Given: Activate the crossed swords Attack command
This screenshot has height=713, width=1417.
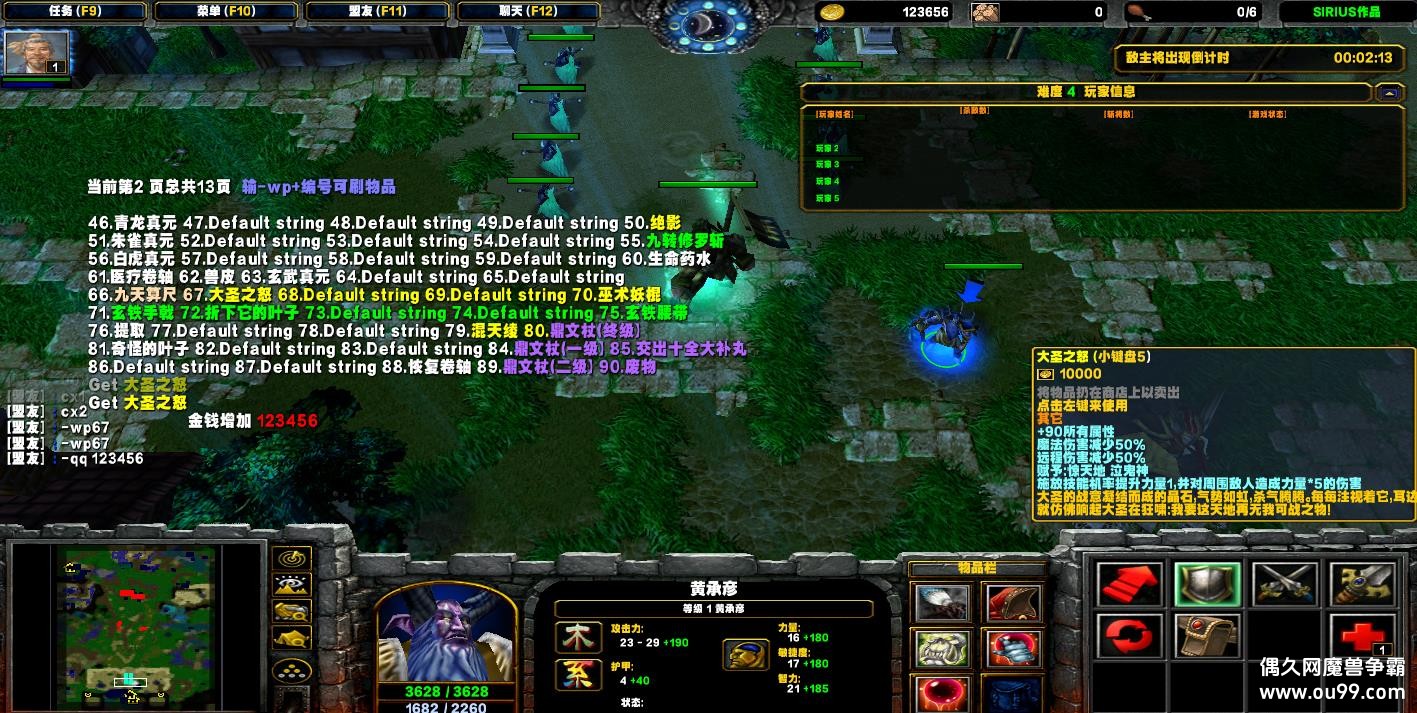Looking at the screenshot, I should click(x=1284, y=584).
